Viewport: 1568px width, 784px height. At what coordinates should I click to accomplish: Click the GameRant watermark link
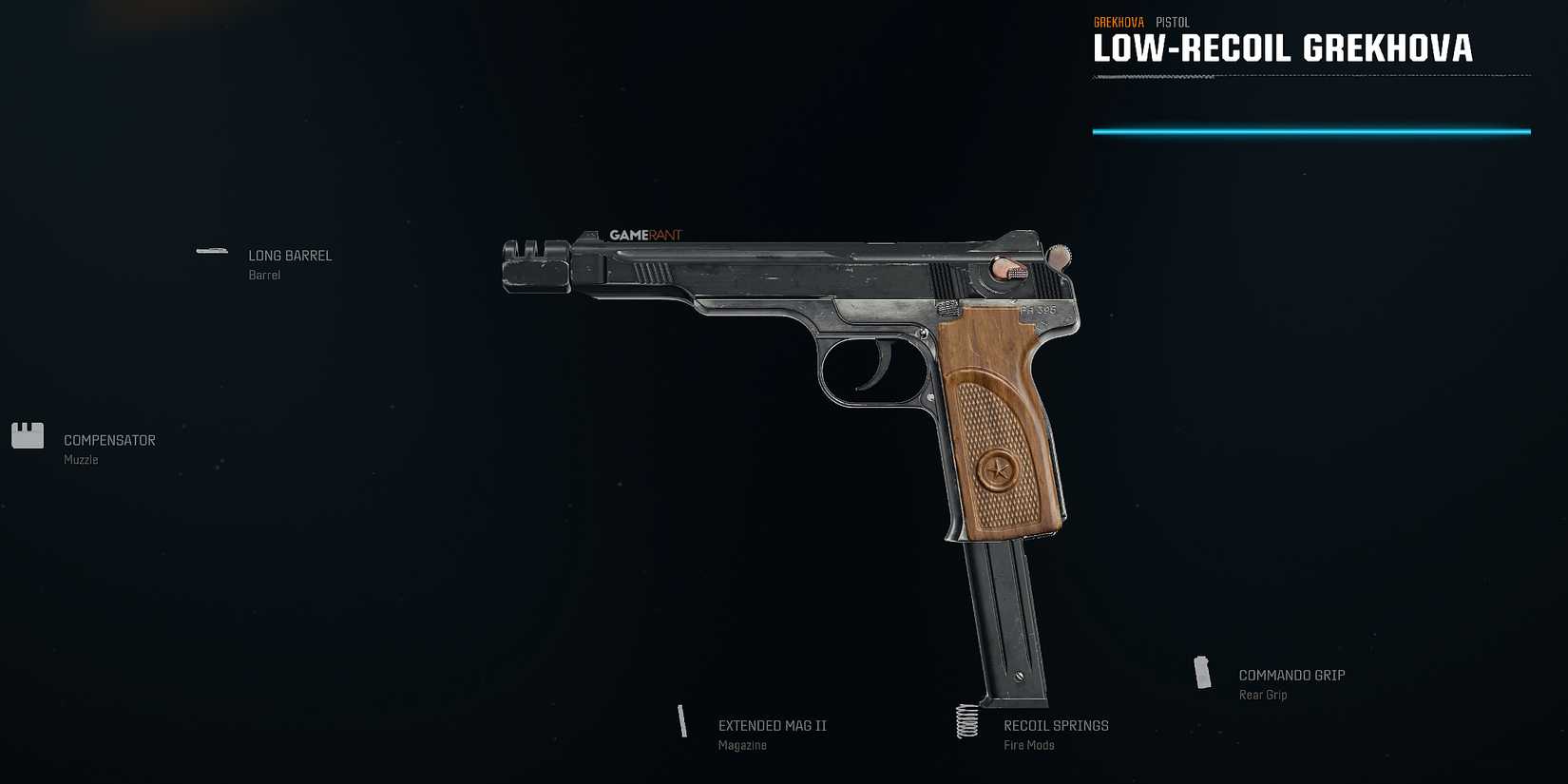(x=648, y=234)
